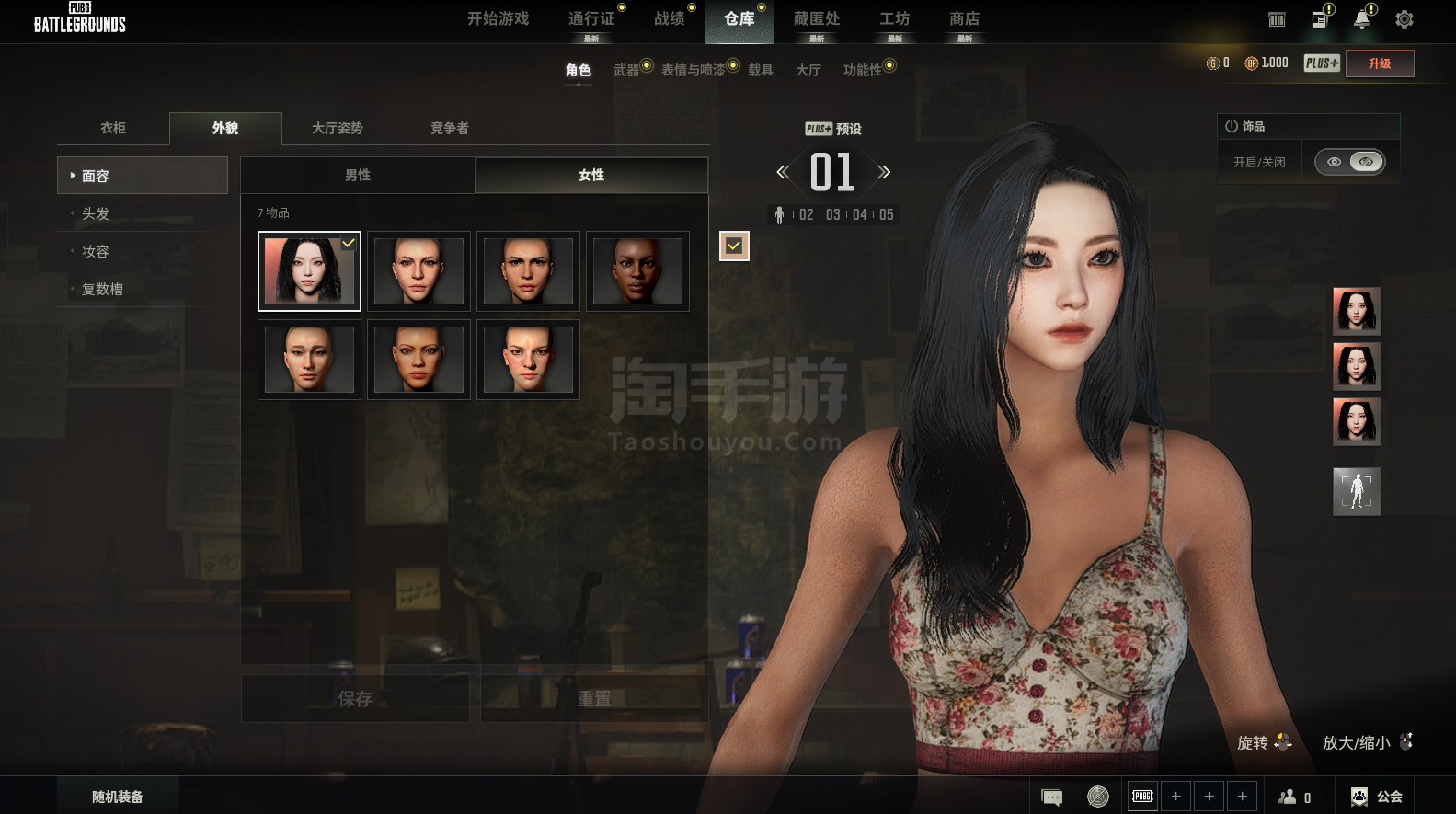
Task: Switch to preset slot 03
Action: (x=833, y=215)
